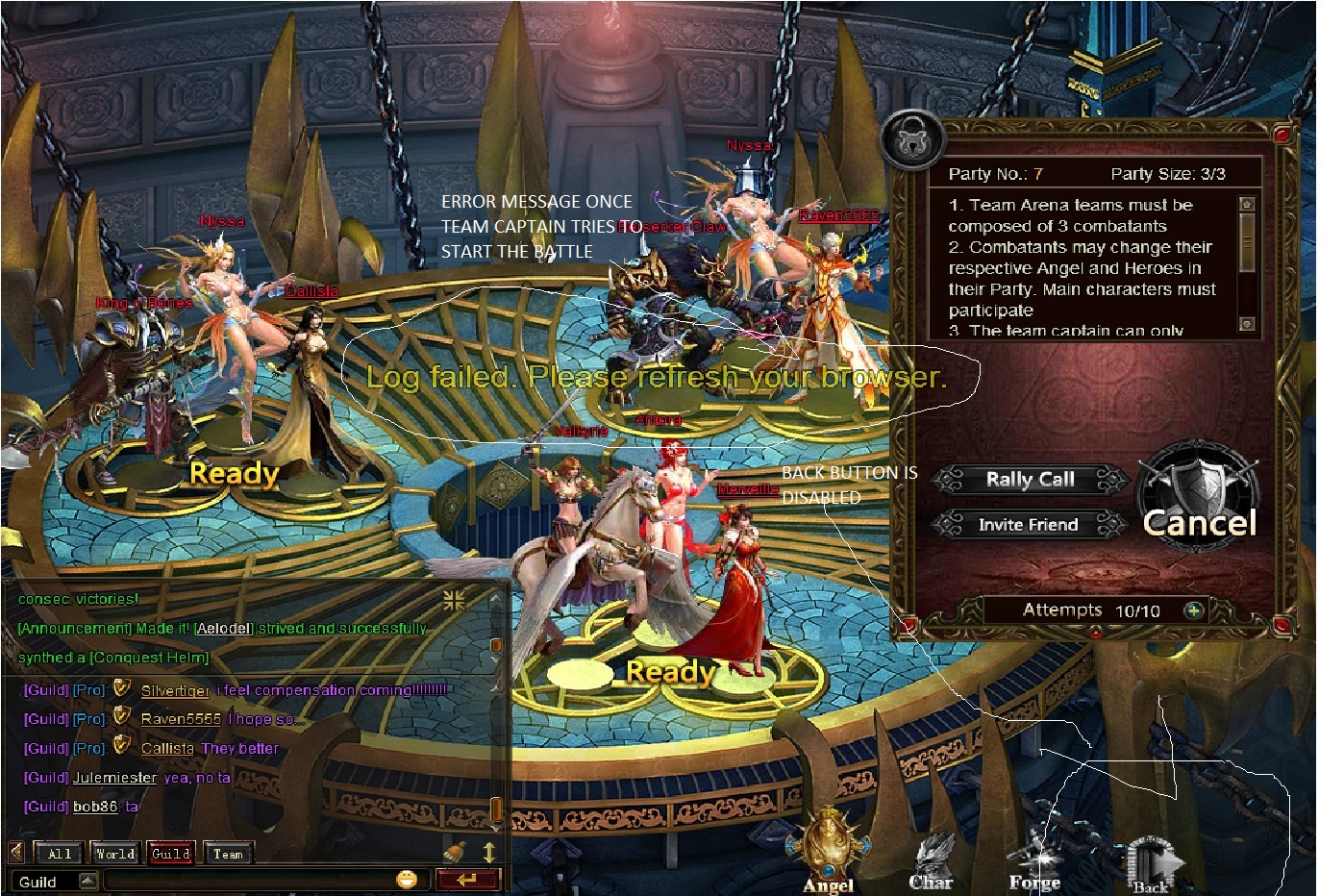The image size is (1344, 896).
Task: Click the Back door icon
Action: [x=1150, y=864]
